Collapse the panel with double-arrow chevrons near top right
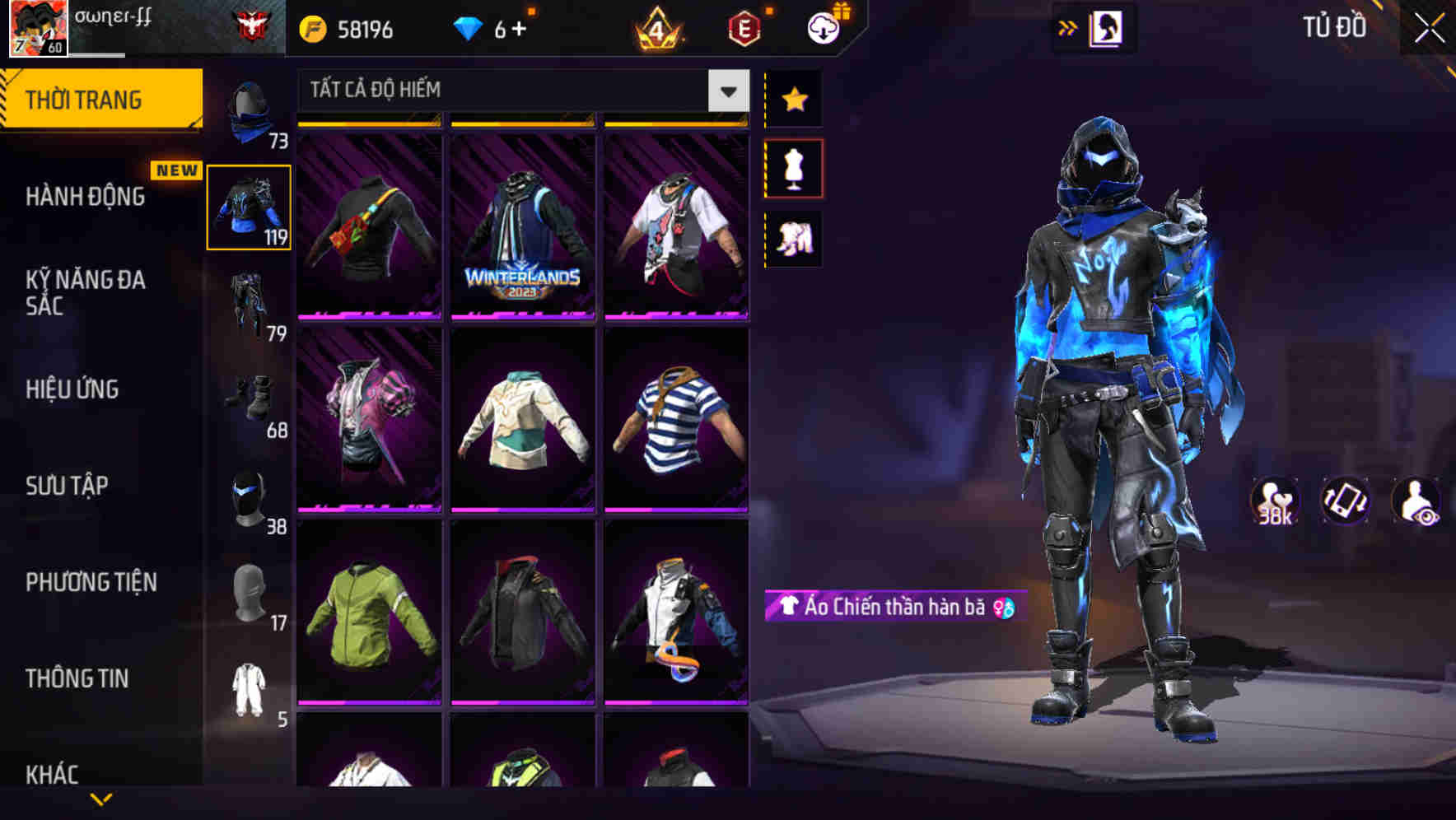The height and width of the screenshot is (820, 1456). (1068, 27)
